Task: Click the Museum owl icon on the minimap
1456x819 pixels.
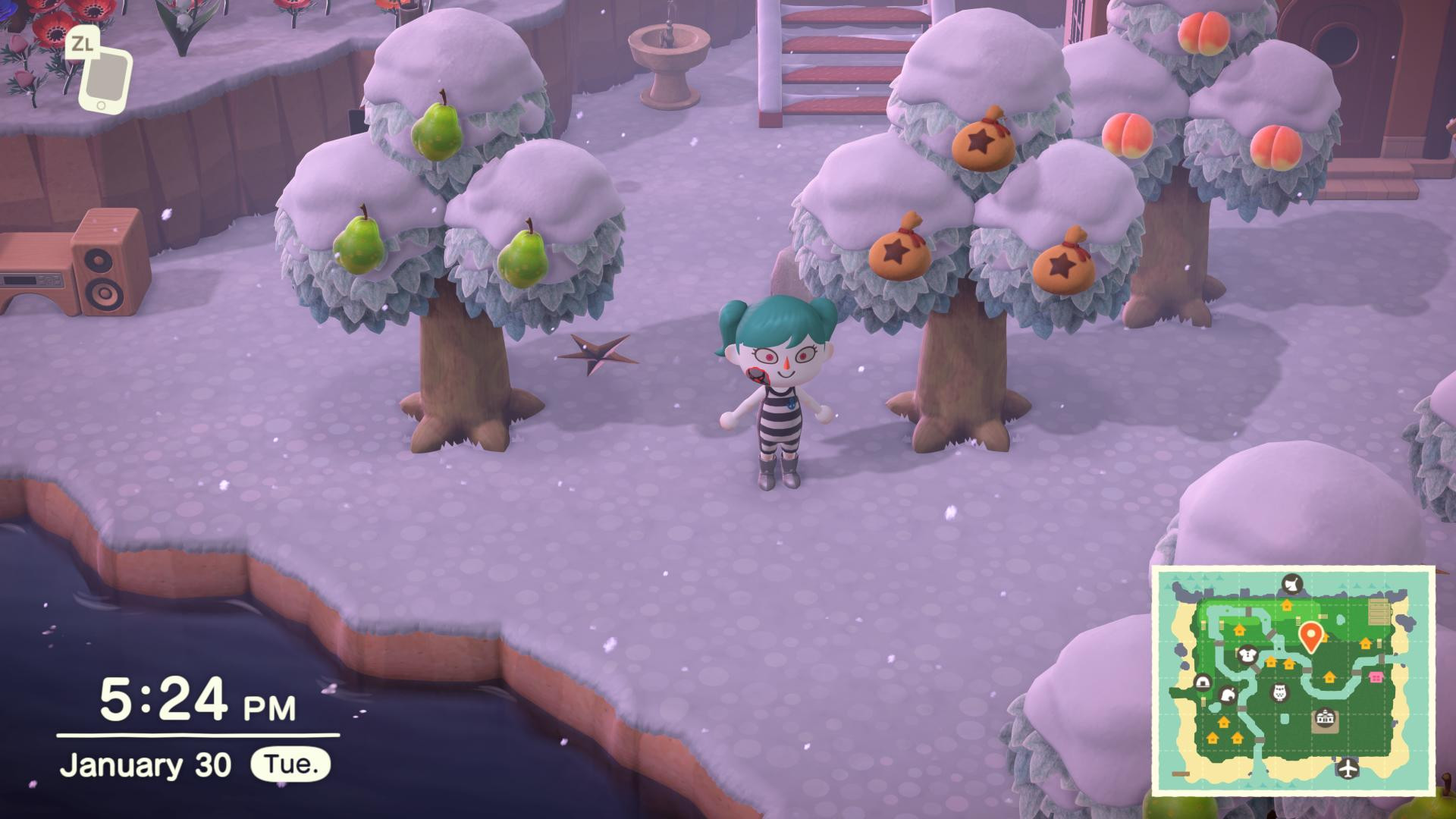Action: [1279, 692]
